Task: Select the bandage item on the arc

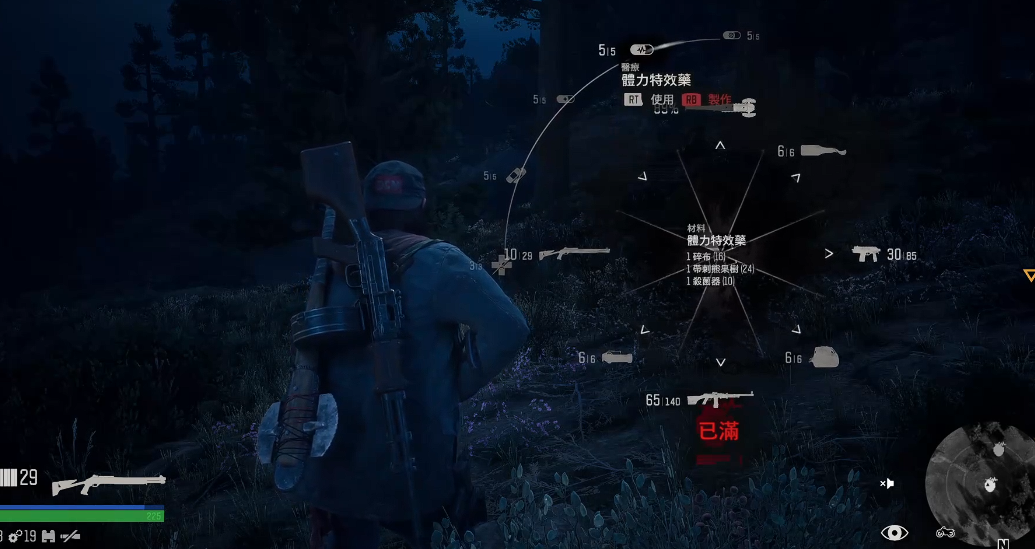Action: [514, 175]
